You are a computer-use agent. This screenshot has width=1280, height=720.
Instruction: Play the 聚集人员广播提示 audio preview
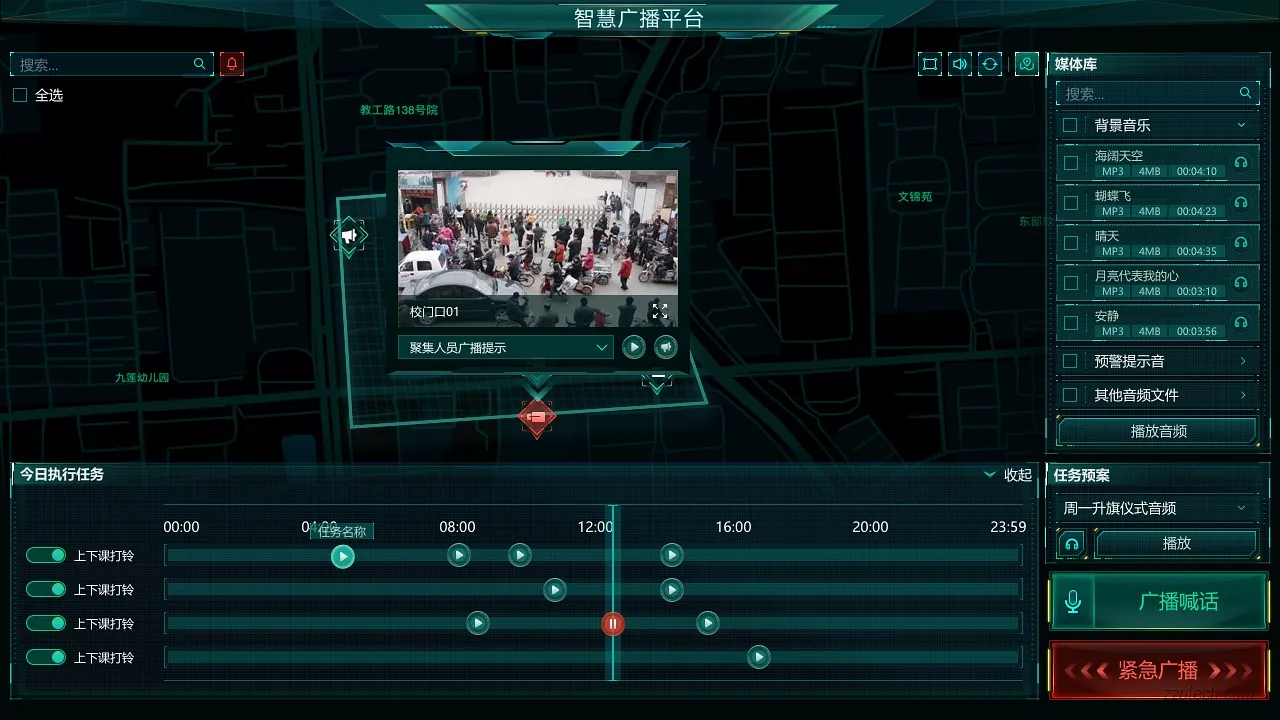(634, 347)
